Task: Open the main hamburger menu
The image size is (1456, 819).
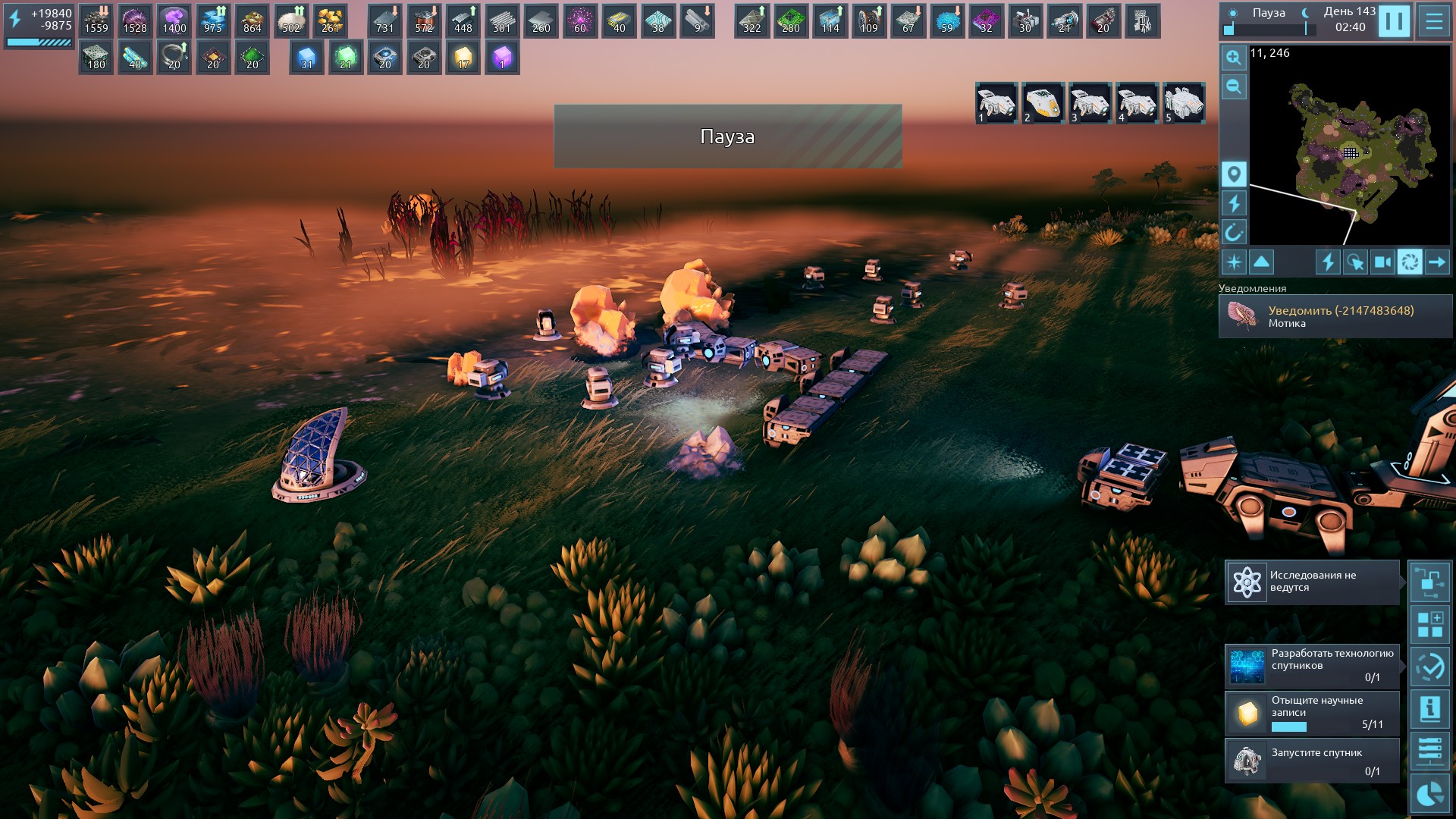Action: 1433,21
